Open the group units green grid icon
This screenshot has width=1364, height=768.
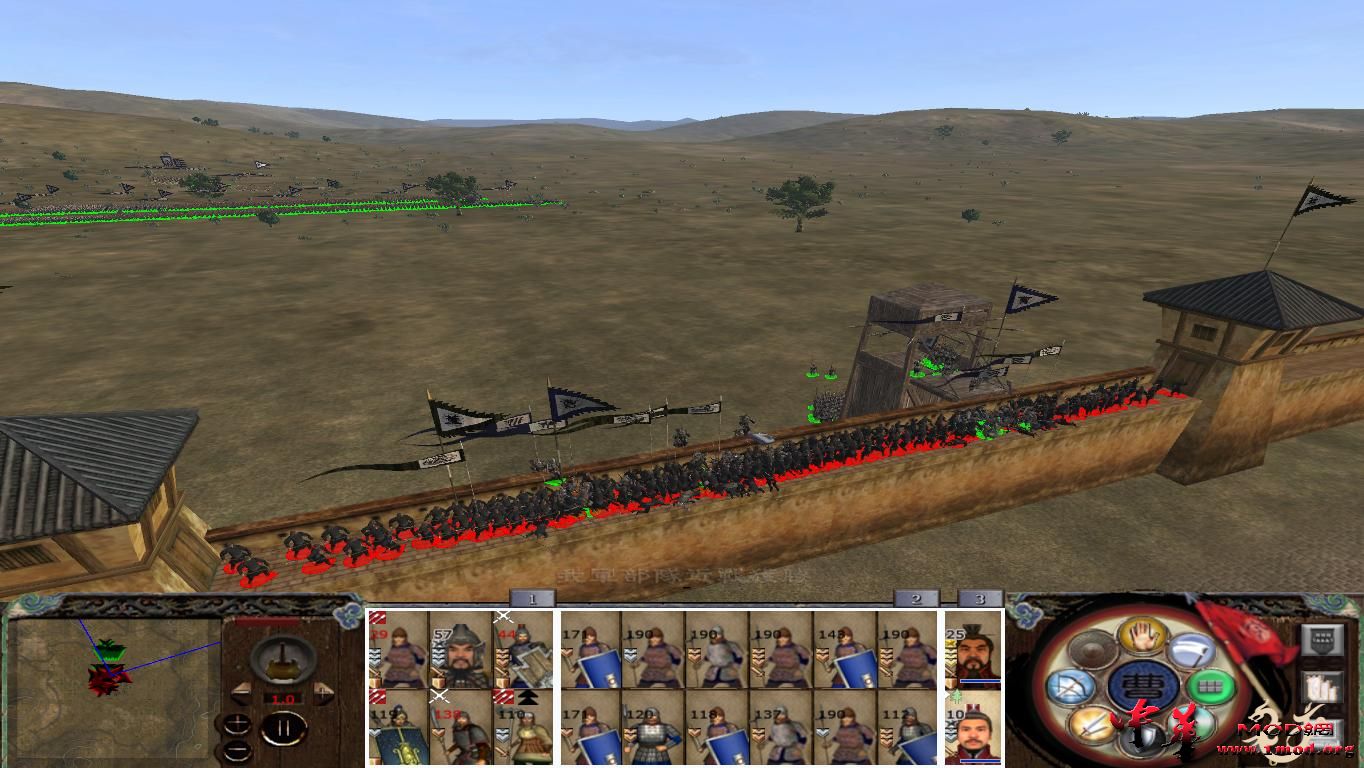(x=1211, y=688)
